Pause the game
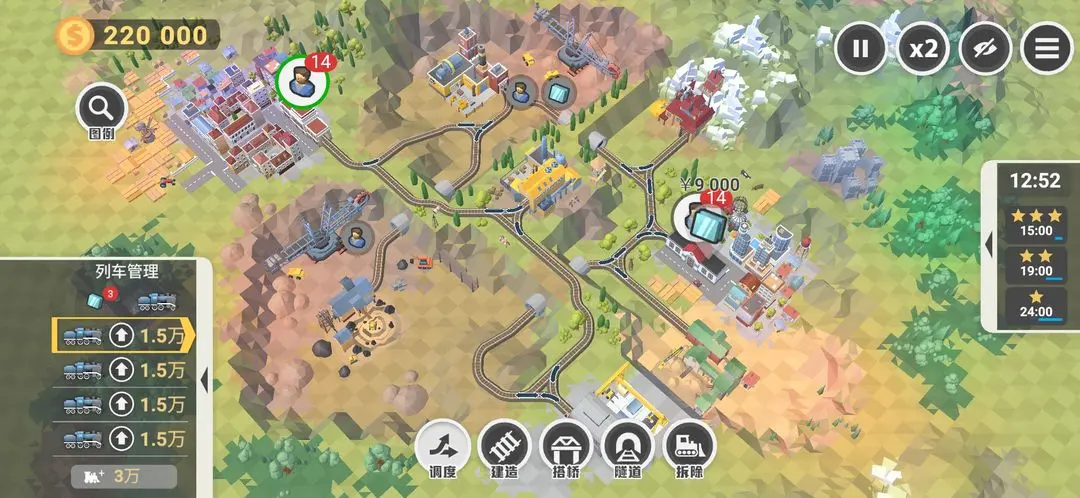The image size is (1080, 498). point(860,47)
